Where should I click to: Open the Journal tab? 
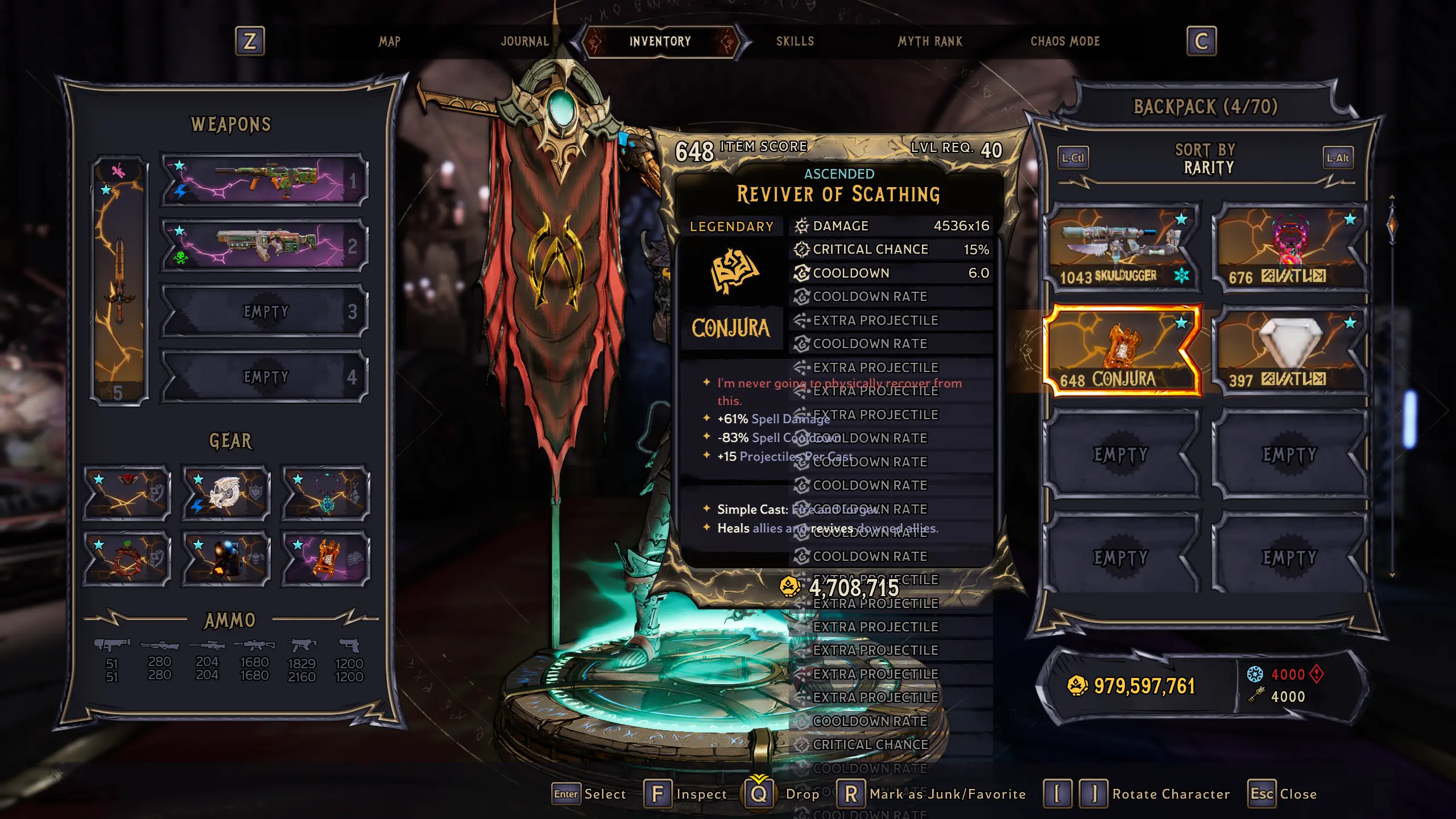[524, 42]
